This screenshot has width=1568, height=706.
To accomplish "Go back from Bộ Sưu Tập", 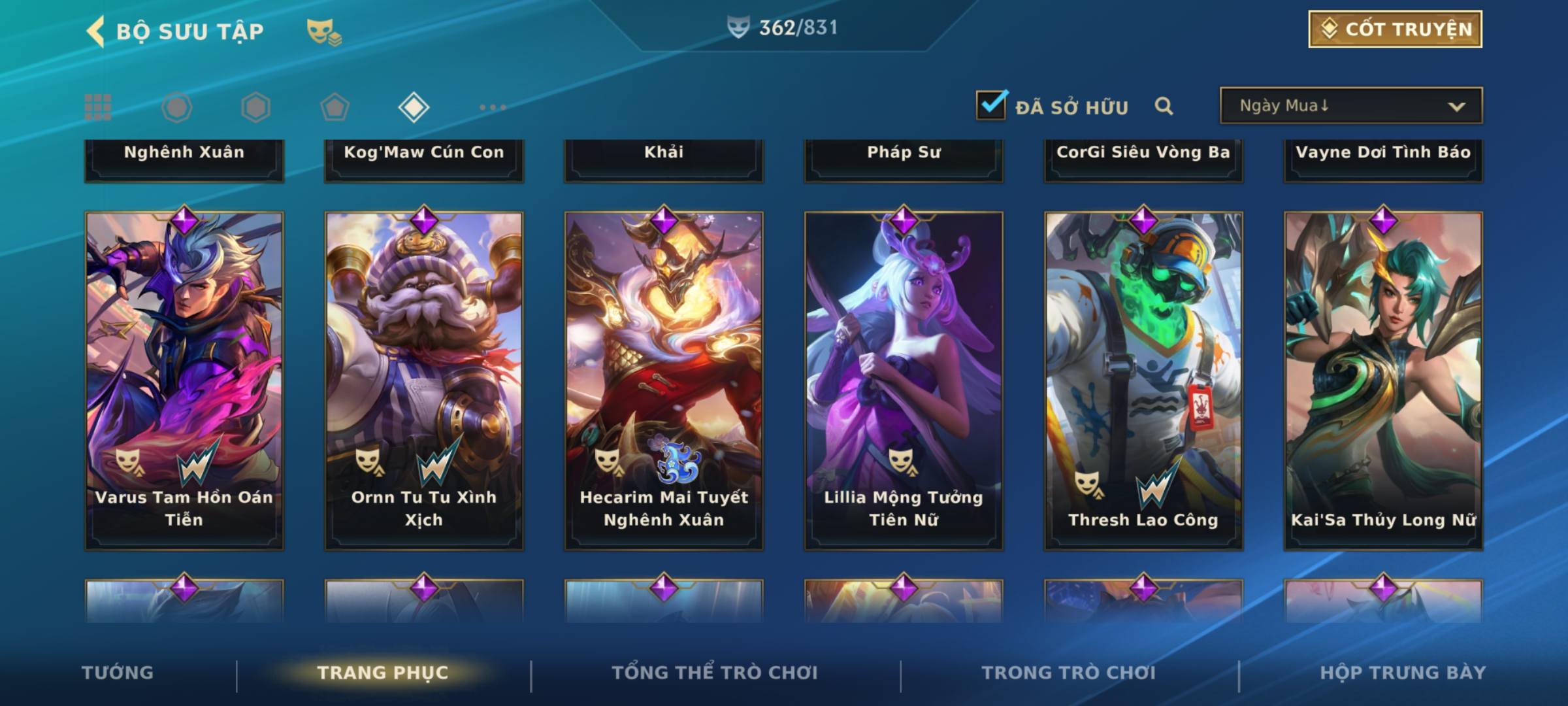I will click(96, 31).
